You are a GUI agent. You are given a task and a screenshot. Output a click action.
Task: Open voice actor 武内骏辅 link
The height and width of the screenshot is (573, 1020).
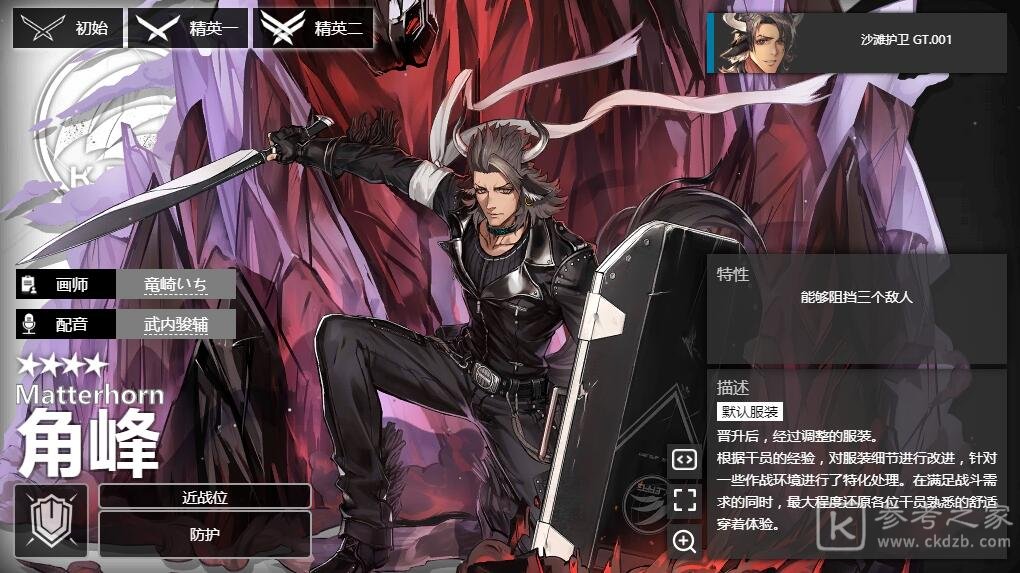click(176, 324)
